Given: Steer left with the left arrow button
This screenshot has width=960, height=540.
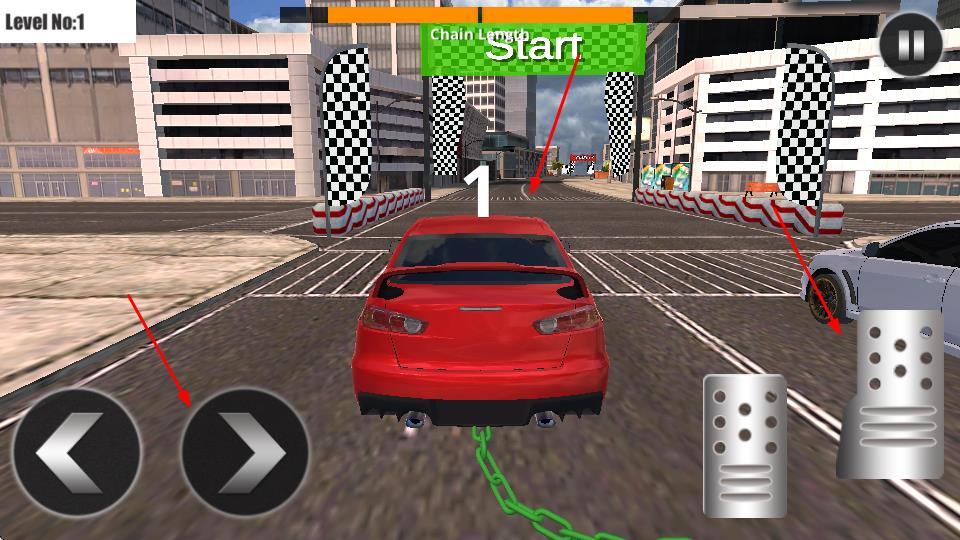Looking at the screenshot, I should point(76,453).
